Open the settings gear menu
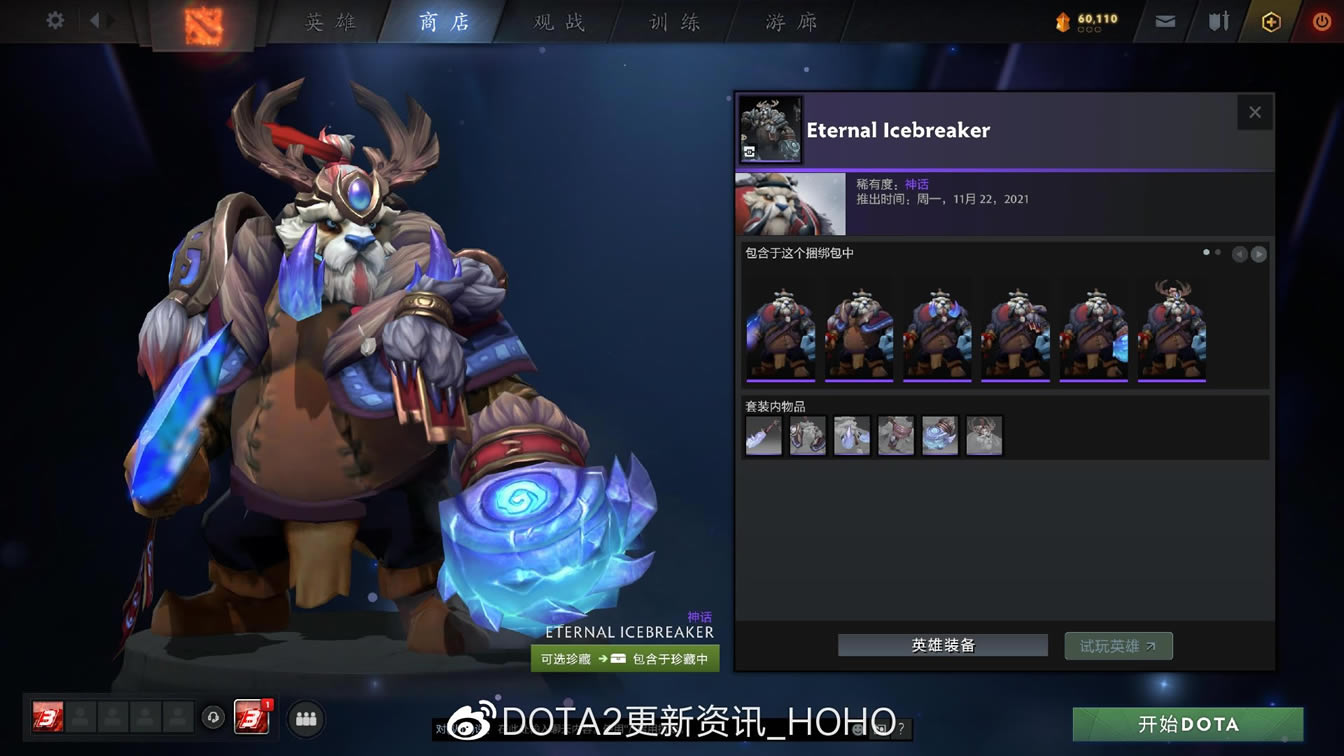This screenshot has width=1344, height=756. 54,18
